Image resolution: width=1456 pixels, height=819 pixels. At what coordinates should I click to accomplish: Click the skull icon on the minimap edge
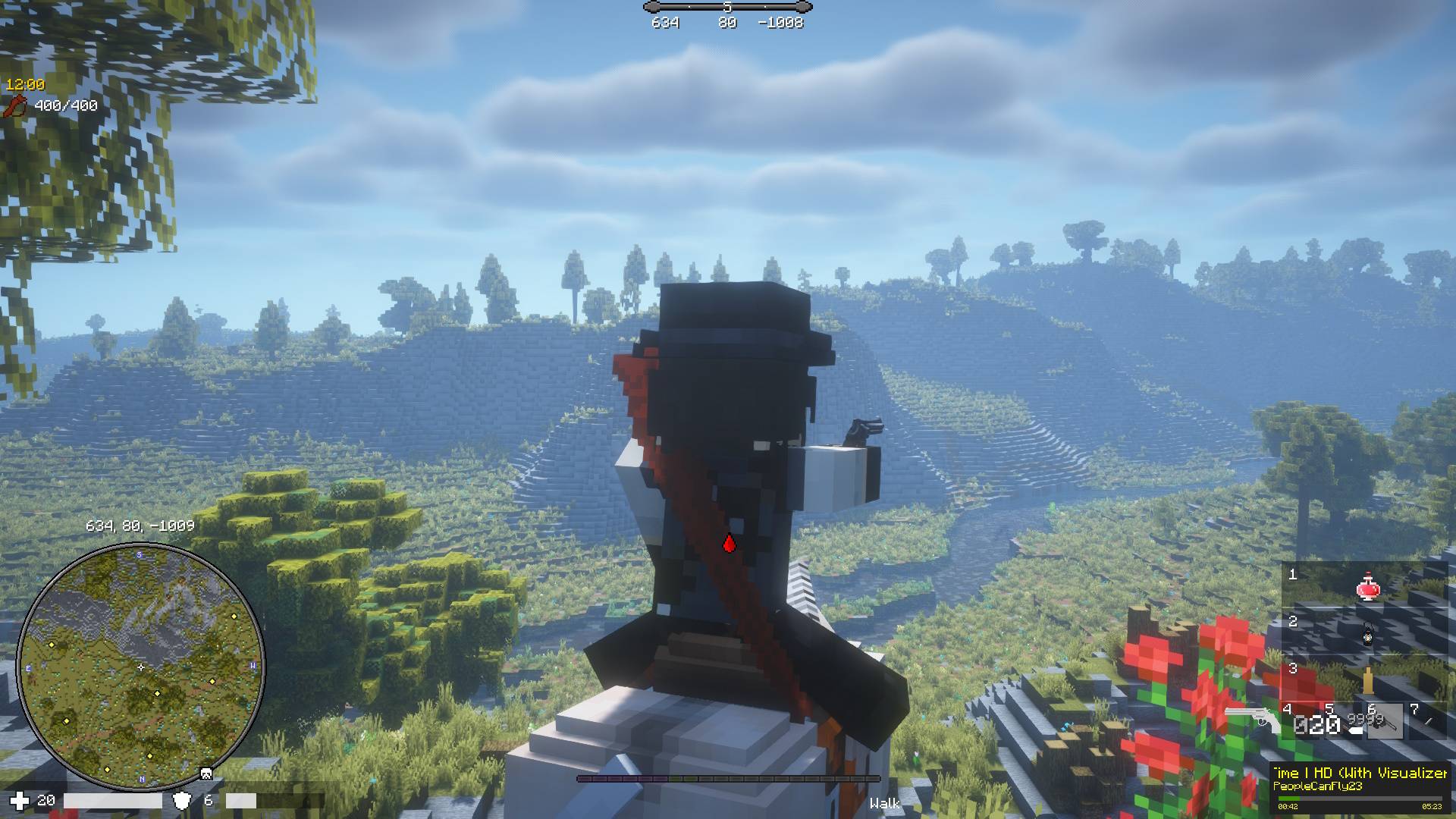205,774
